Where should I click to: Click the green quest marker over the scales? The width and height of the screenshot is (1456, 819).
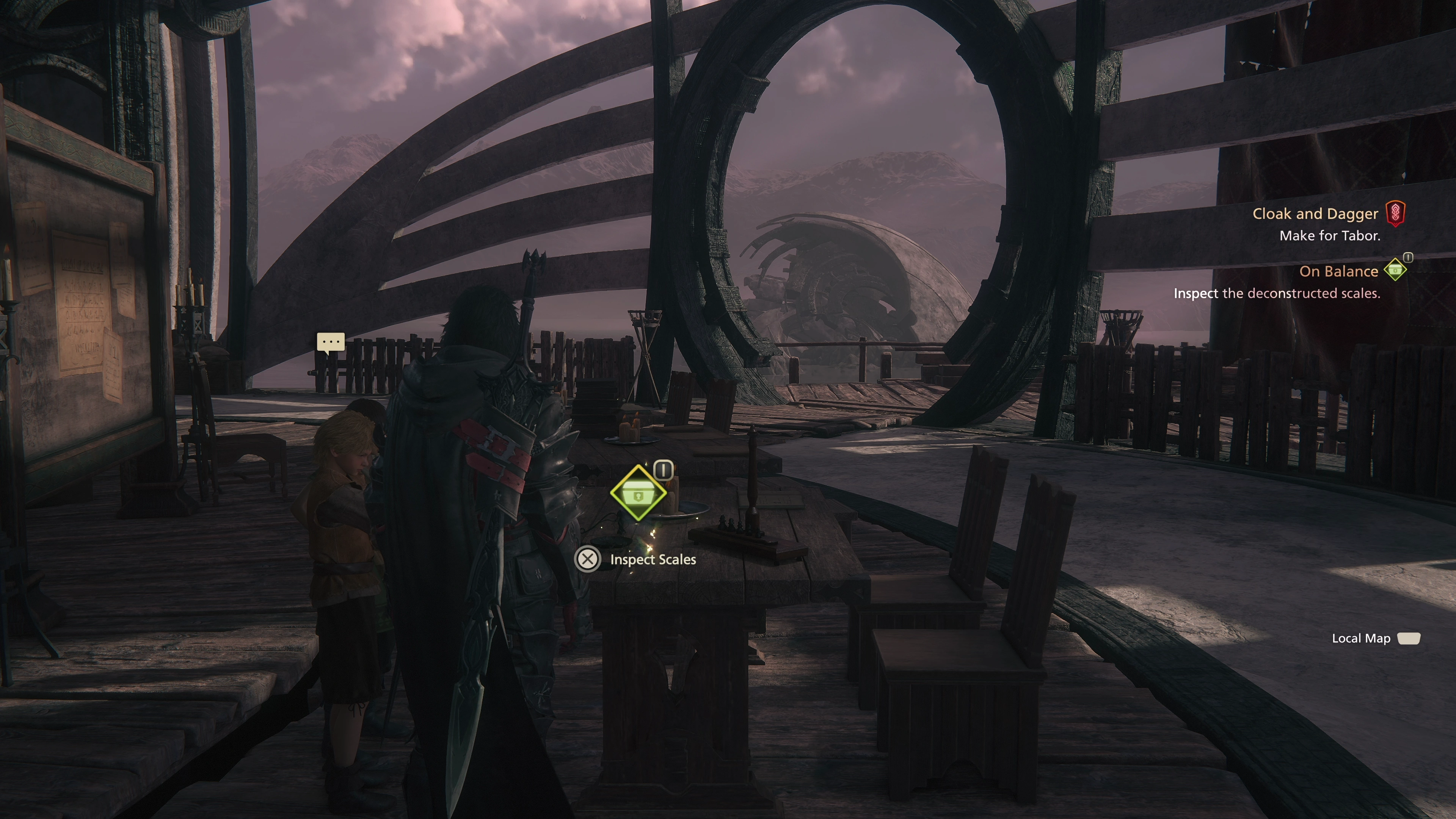(638, 493)
